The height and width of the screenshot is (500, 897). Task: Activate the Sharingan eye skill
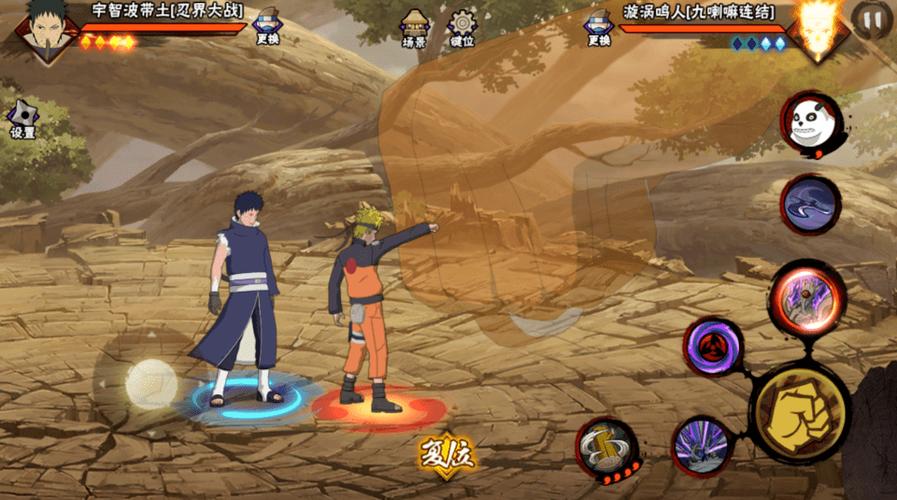(x=713, y=346)
